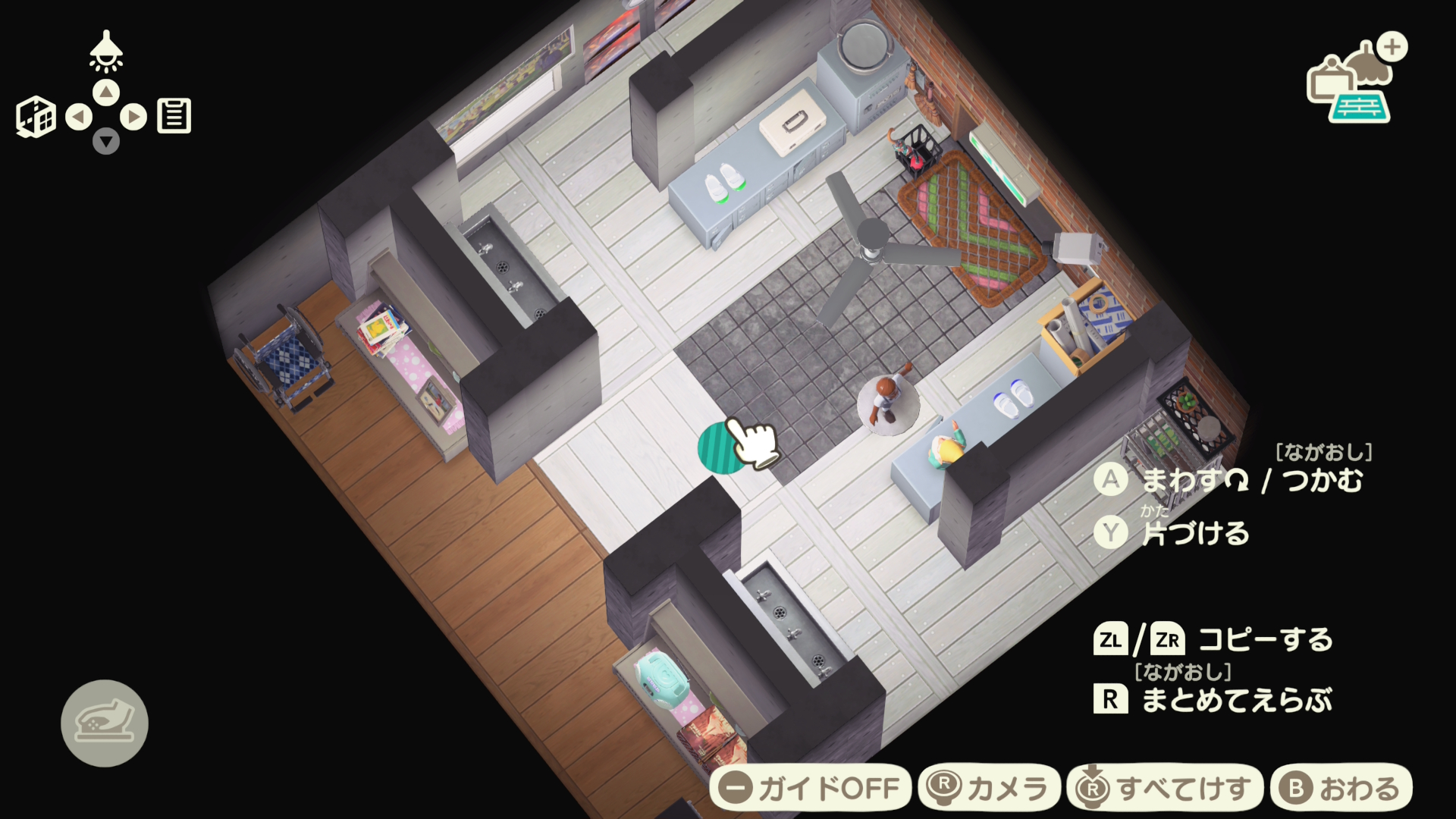Clear everything with すべてけす
The height and width of the screenshot is (819, 1456).
tap(1165, 788)
